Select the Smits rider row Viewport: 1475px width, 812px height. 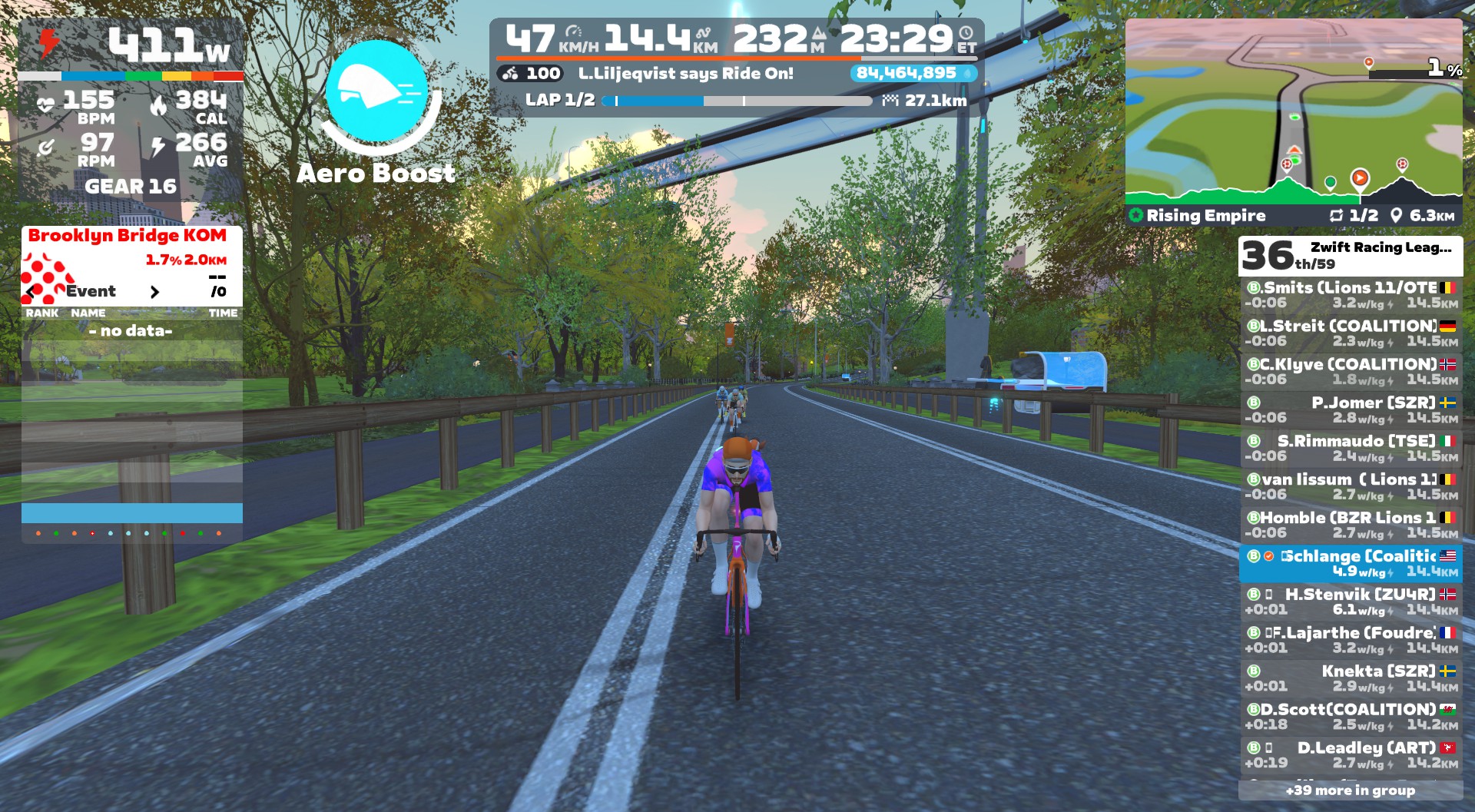[x=1350, y=295]
